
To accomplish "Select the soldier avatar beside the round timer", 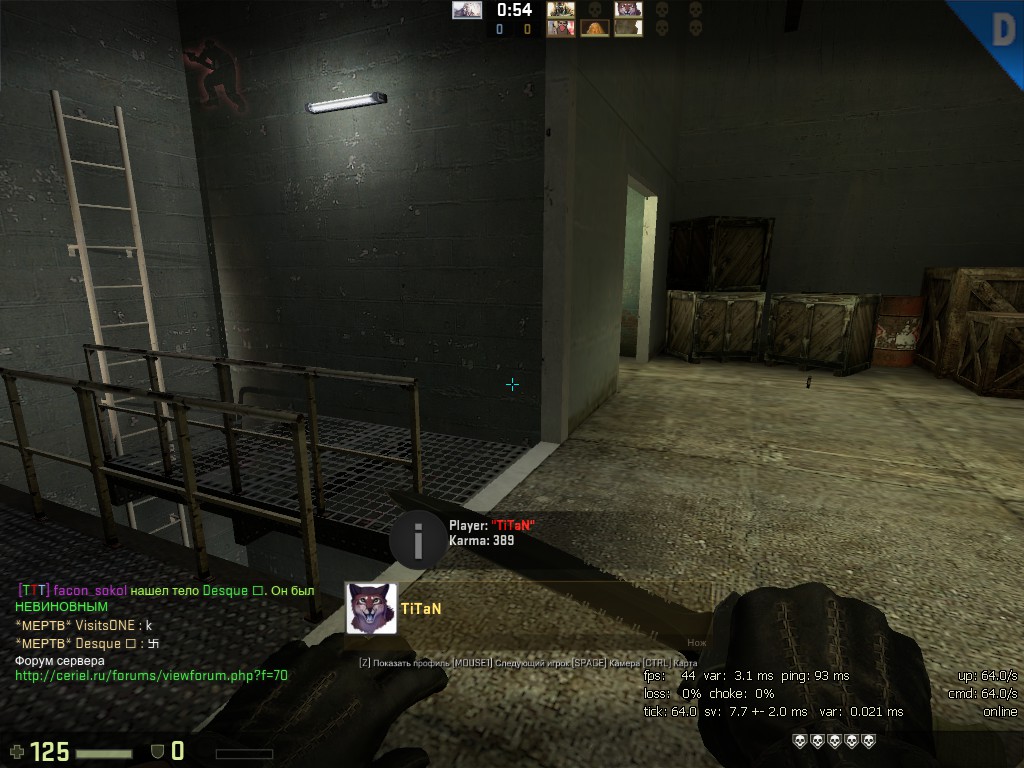I will (560, 10).
